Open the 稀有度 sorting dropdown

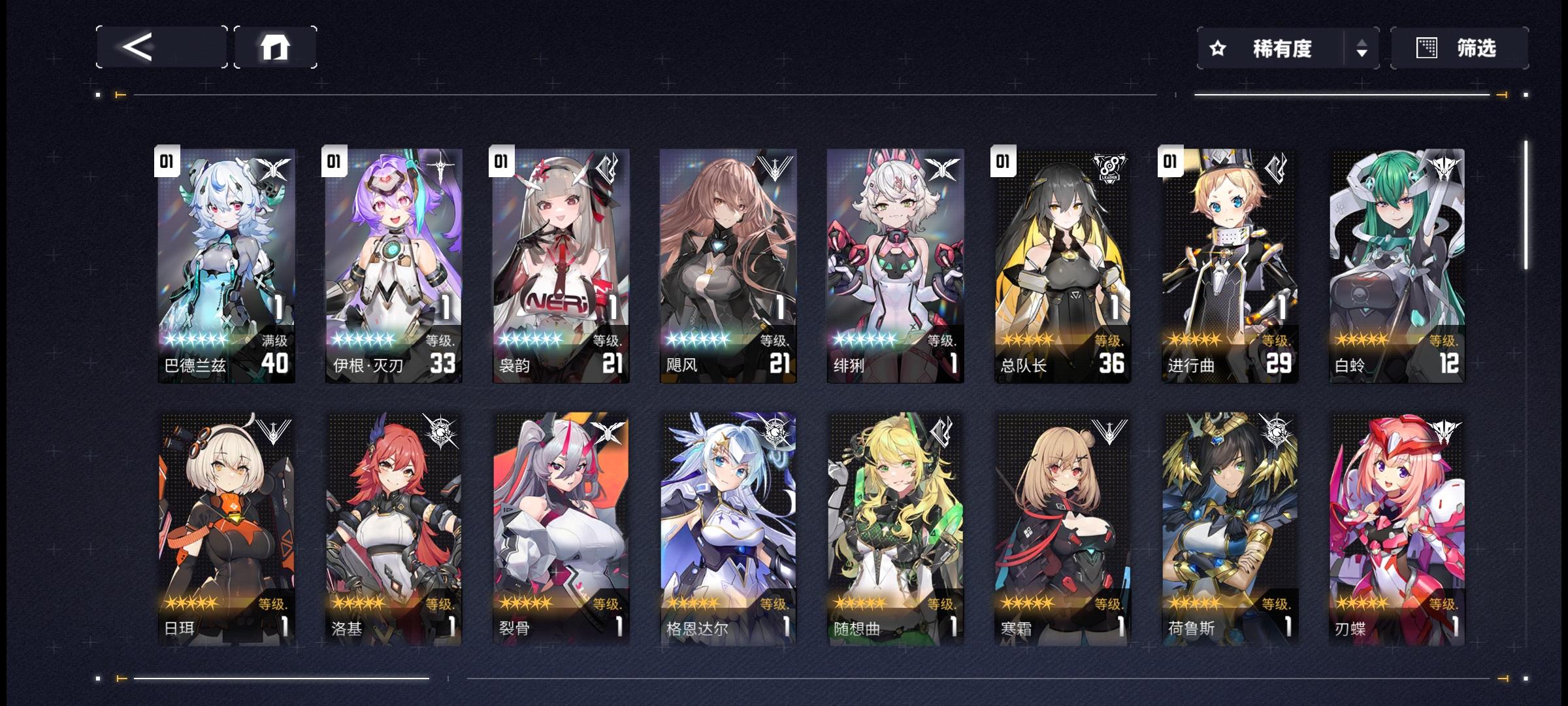pos(1281,48)
